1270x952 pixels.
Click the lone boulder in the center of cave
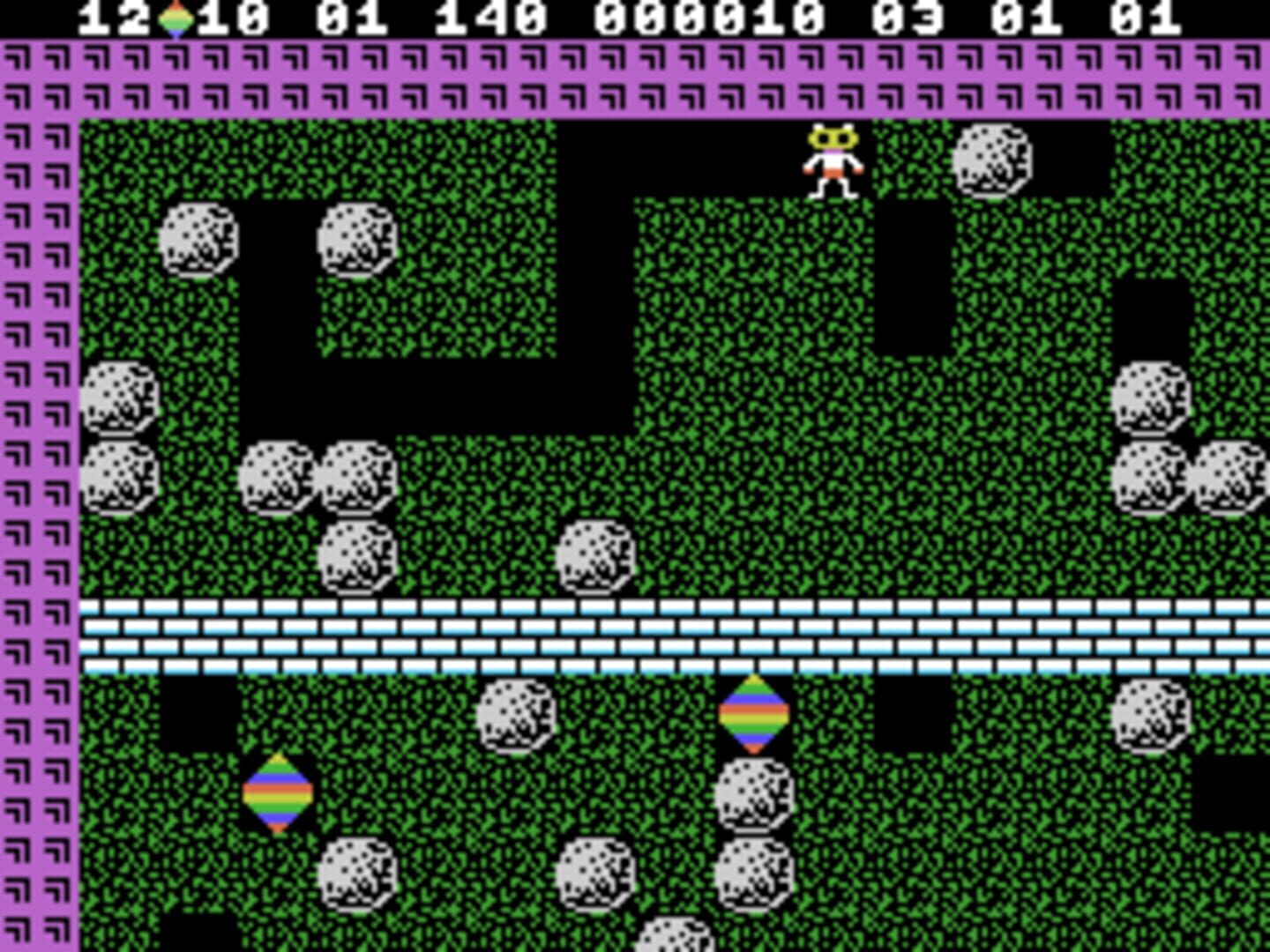pos(596,557)
